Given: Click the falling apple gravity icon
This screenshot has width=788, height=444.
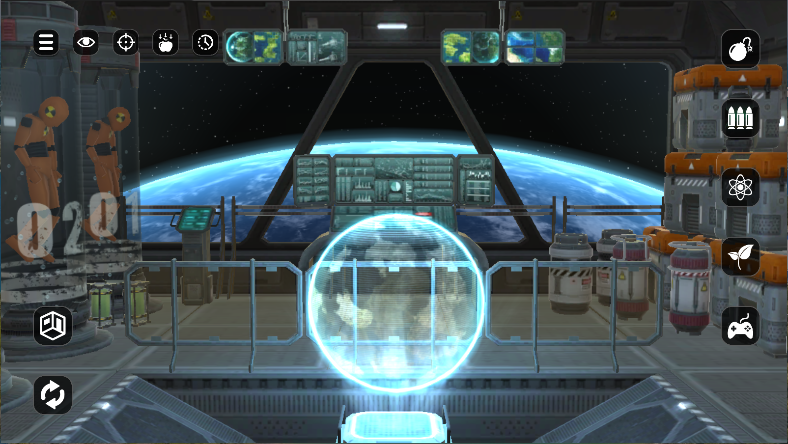Looking at the screenshot, I should (164, 42).
